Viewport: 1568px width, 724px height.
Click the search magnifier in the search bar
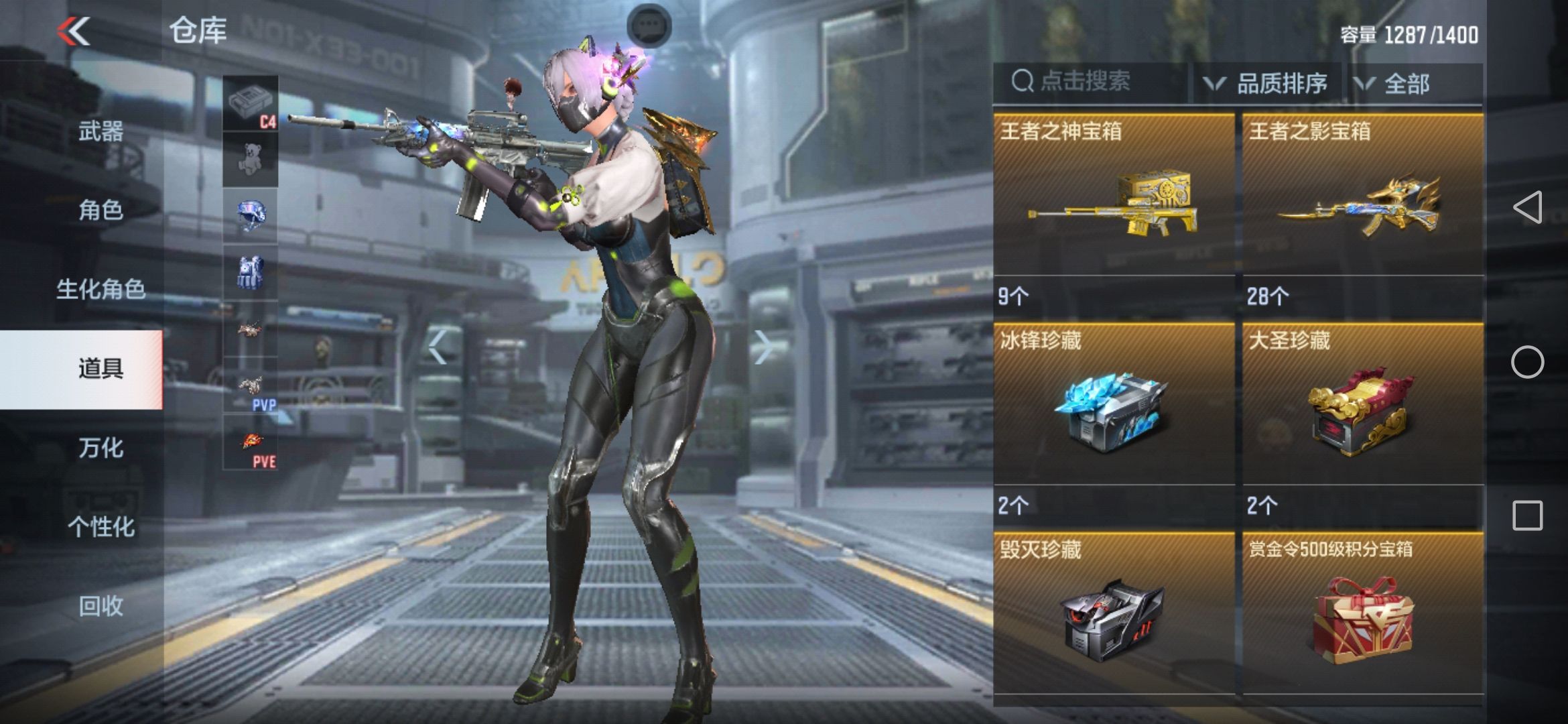pos(1021,82)
